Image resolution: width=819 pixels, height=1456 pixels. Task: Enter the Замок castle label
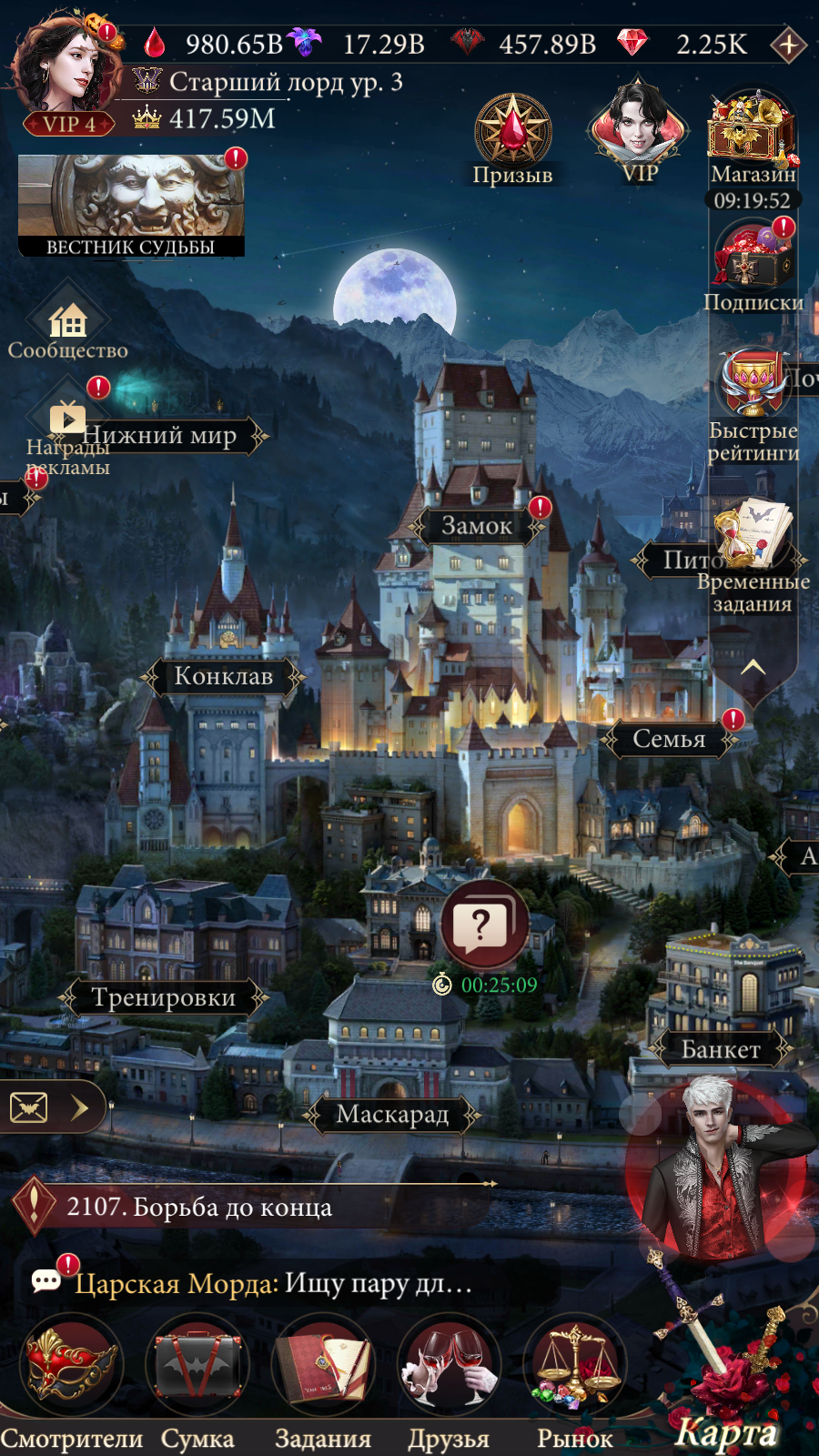coord(477,526)
